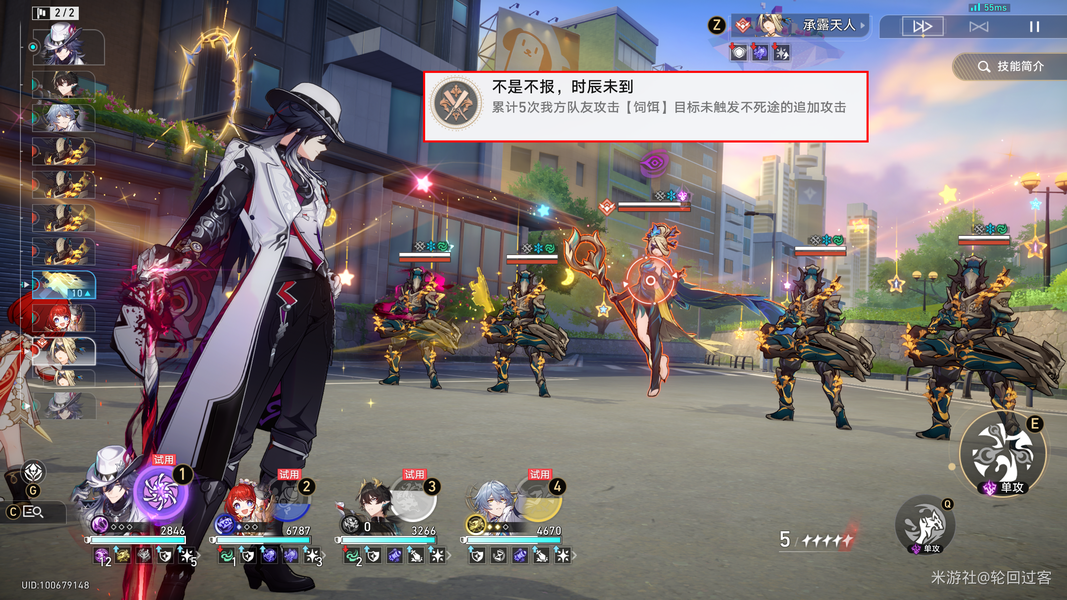Pause the battle
The image size is (1067, 600).
coord(1035,27)
